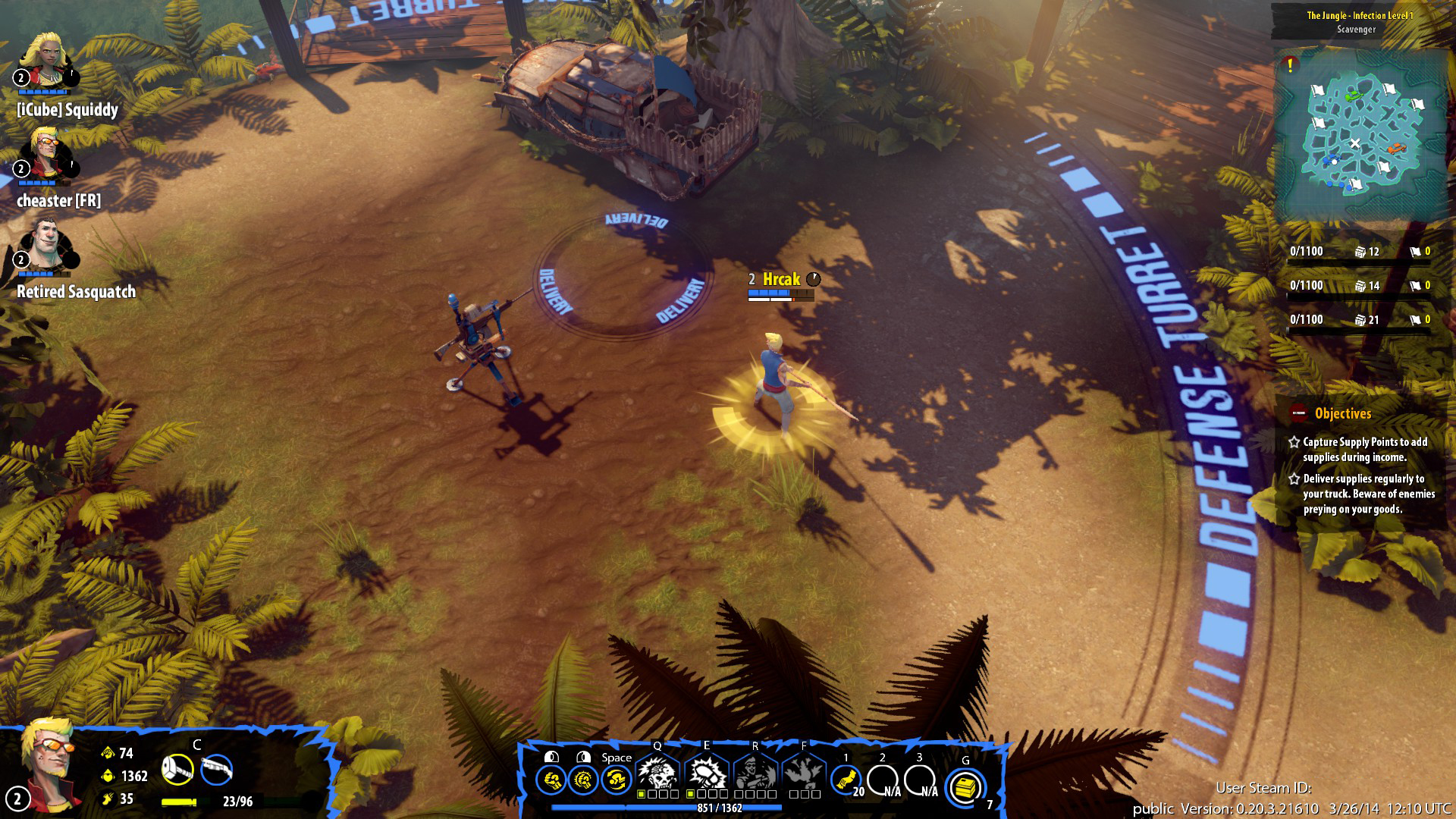Toggle the Objectives panel header
This screenshot has width=1456, height=819.
(1342, 413)
